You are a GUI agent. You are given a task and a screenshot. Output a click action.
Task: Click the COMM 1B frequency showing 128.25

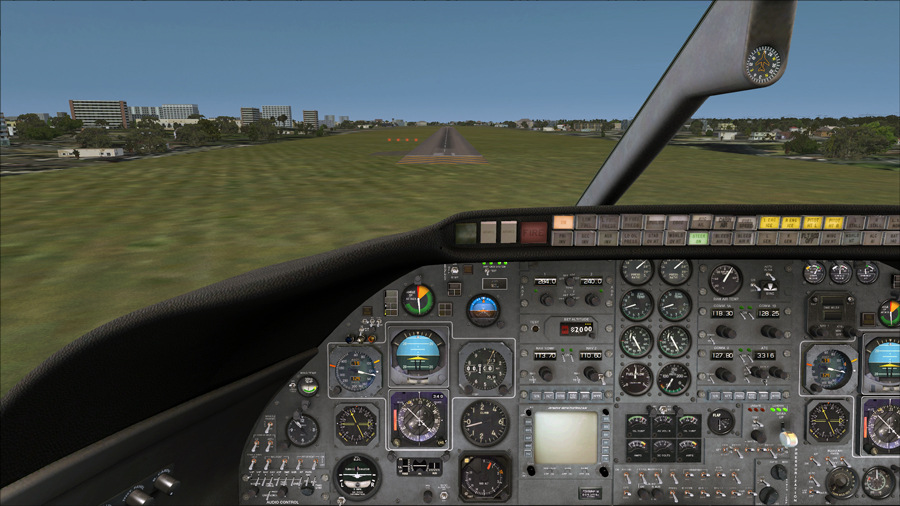[x=769, y=312]
